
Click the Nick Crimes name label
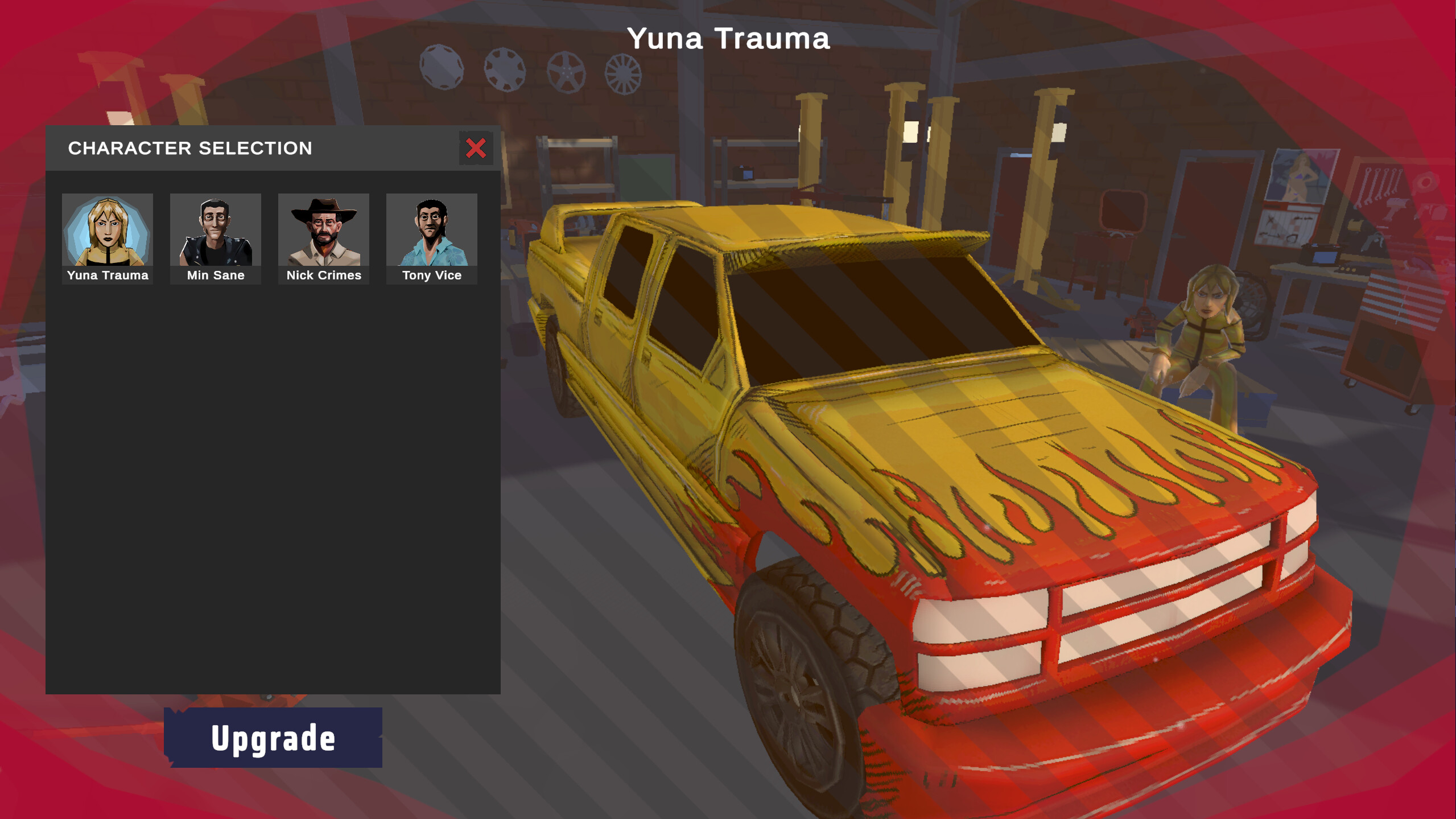[323, 275]
